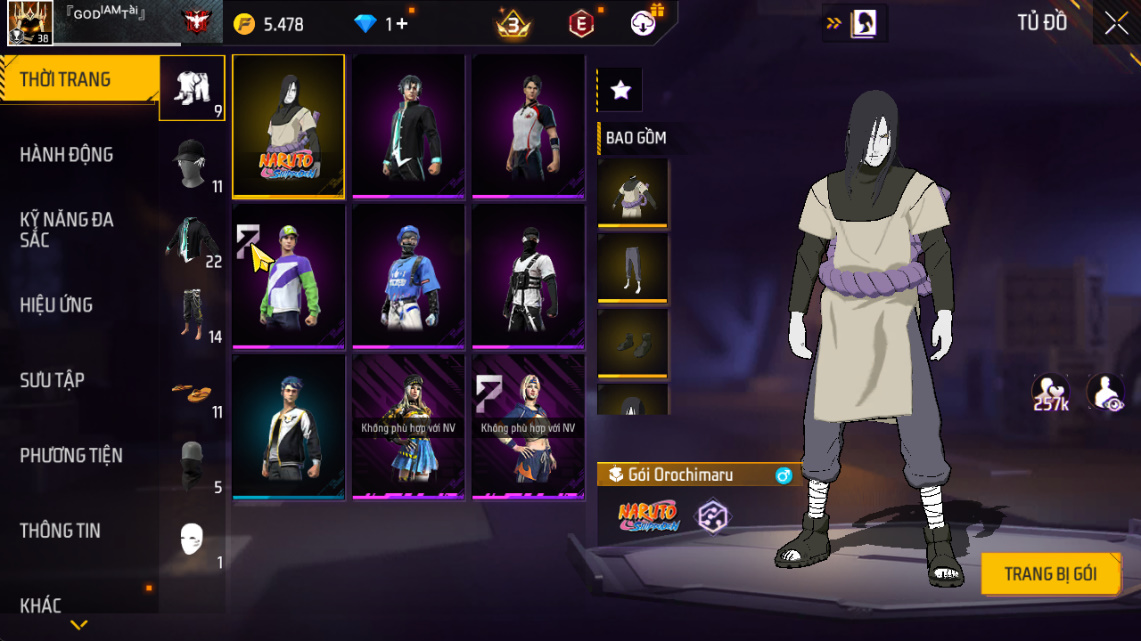Open the Phương Tiện vehicles tab
This screenshot has width=1141, height=641.
tap(71, 455)
